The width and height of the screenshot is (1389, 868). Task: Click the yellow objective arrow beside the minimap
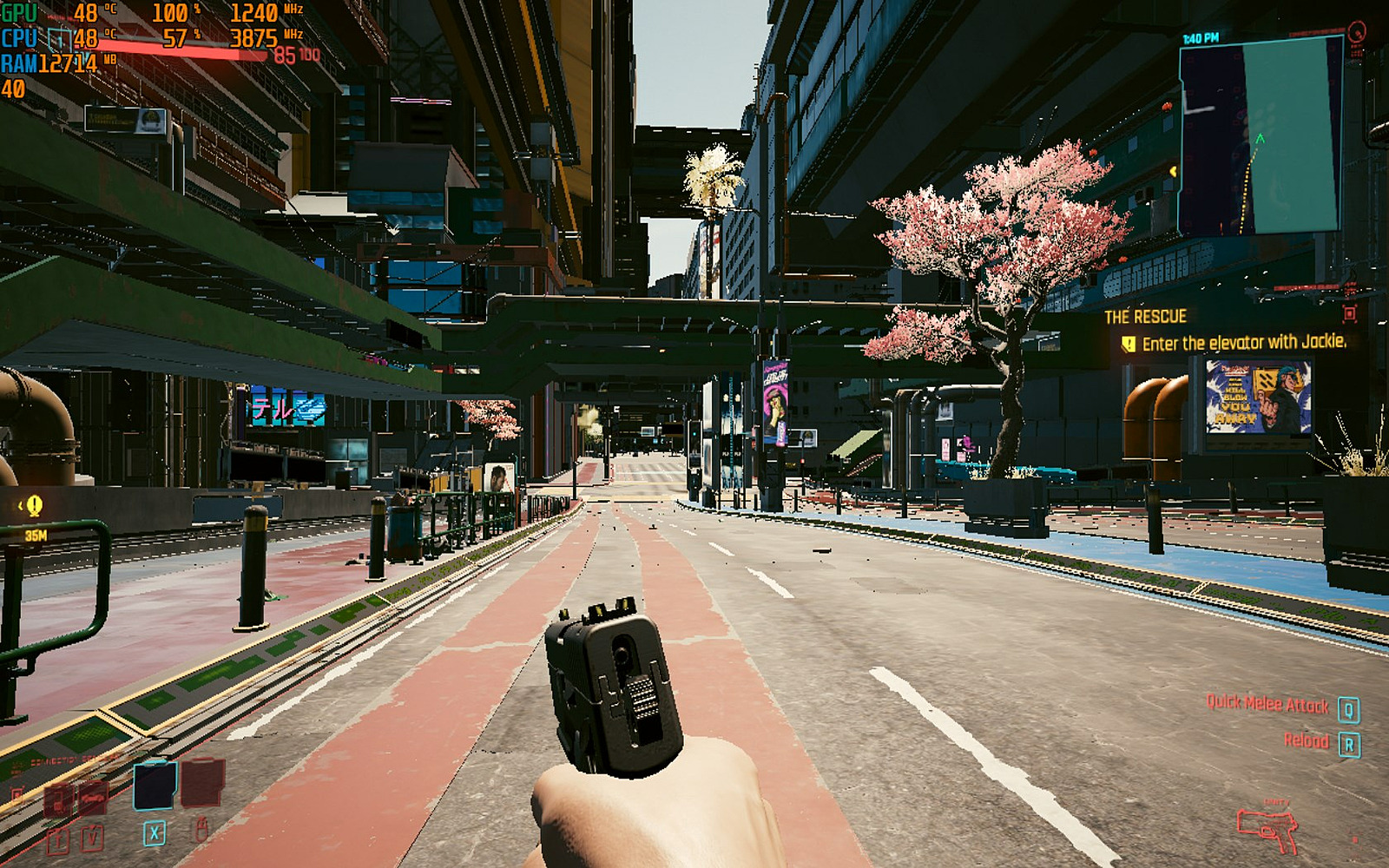[x=1173, y=172]
